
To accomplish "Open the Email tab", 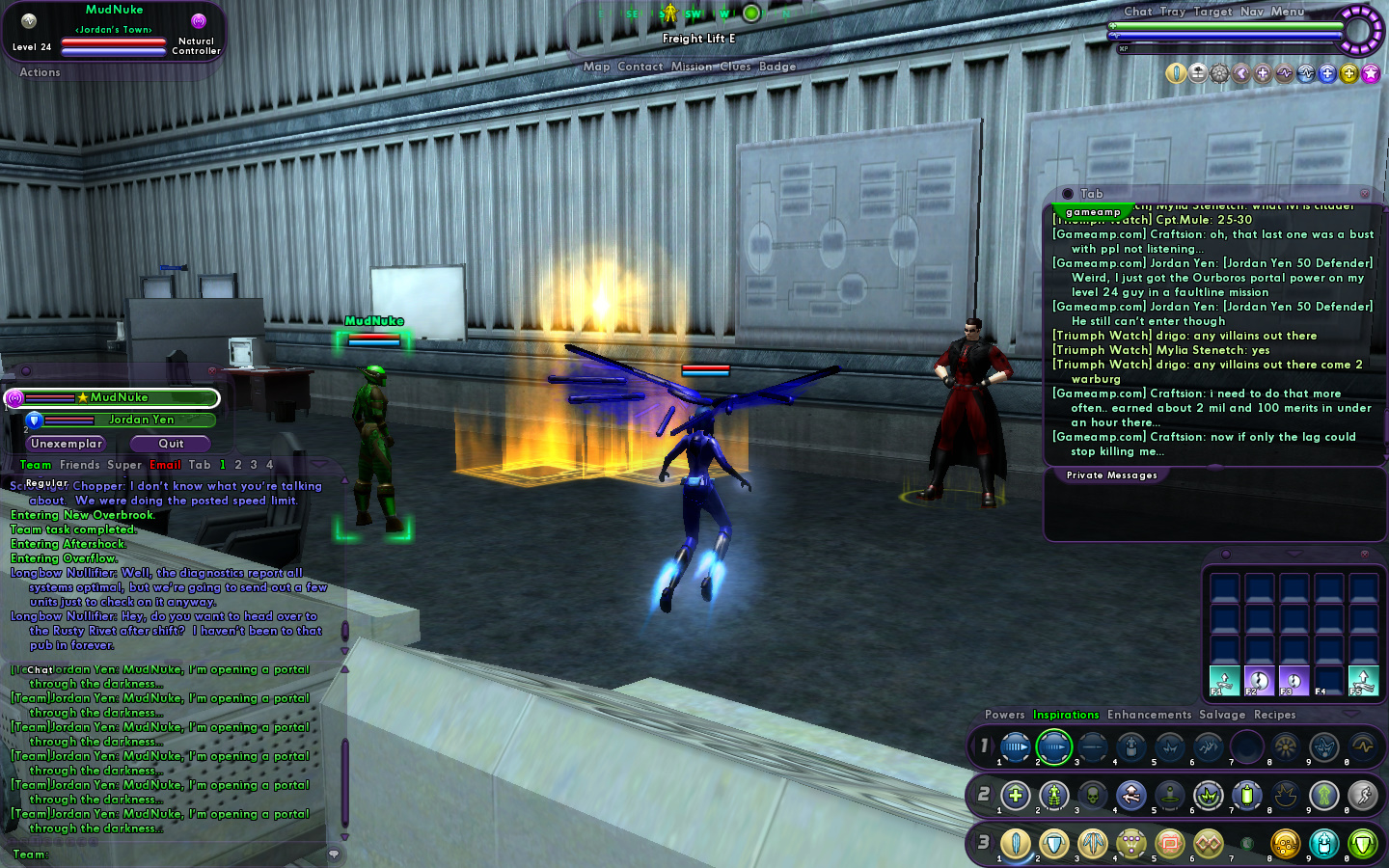I will click(x=165, y=465).
